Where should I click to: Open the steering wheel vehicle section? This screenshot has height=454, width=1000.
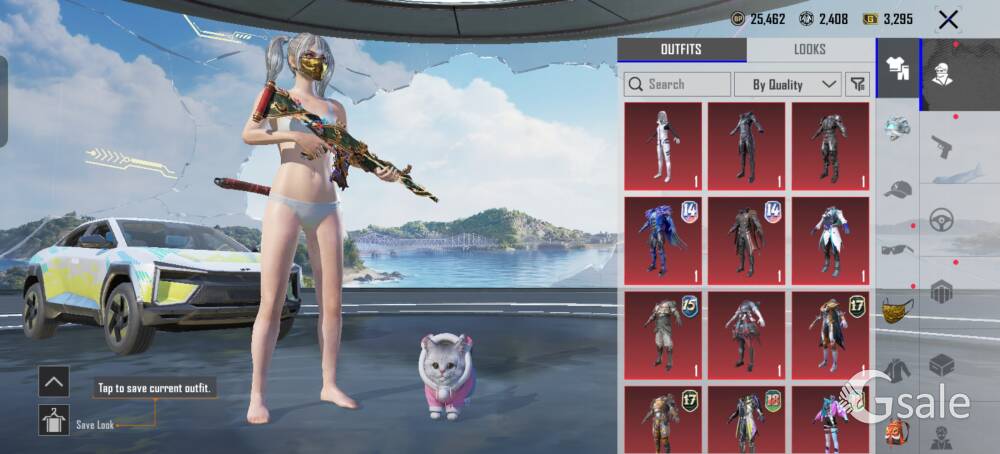coord(942,220)
